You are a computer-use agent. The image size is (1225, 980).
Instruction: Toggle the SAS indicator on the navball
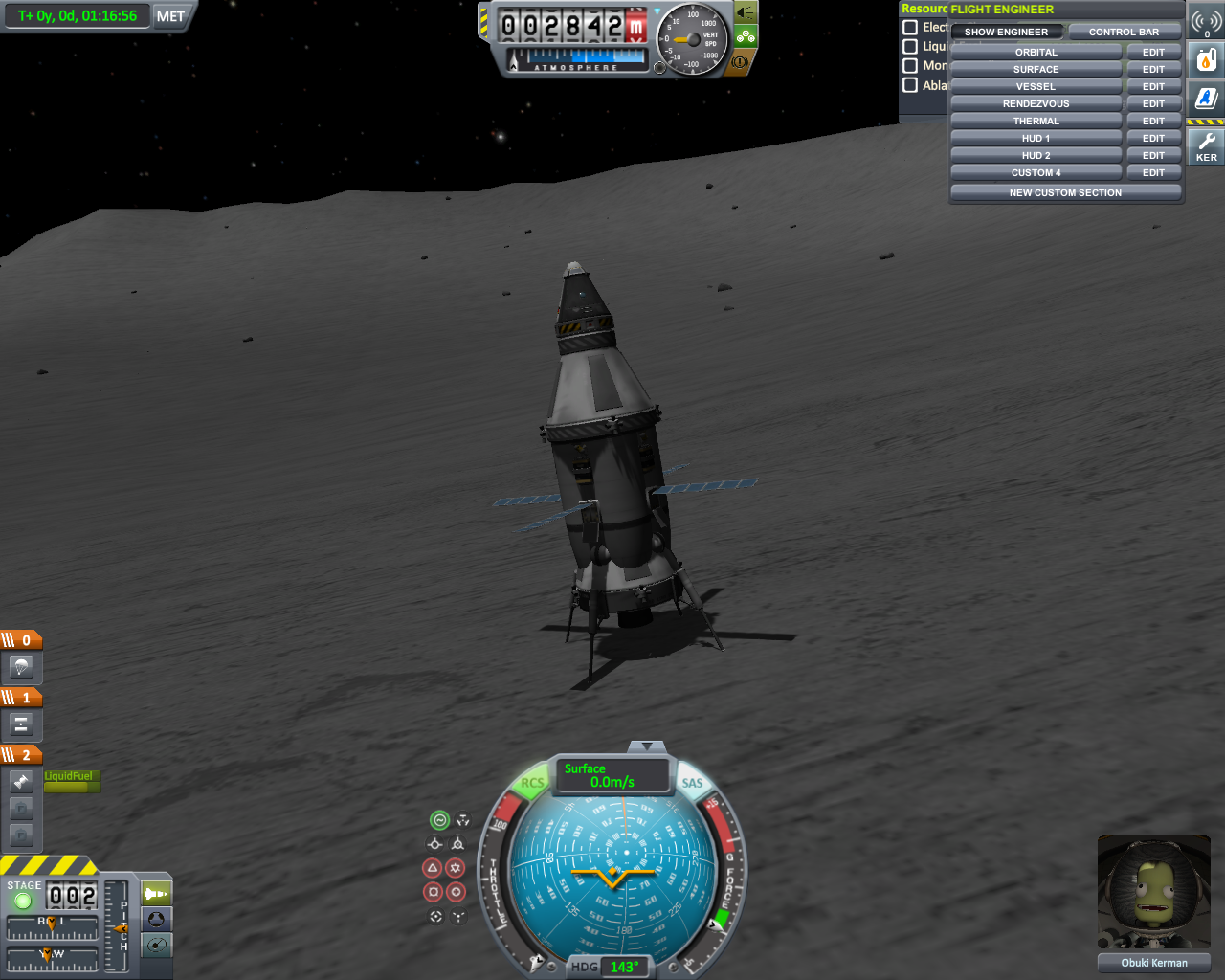(x=692, y=783)
